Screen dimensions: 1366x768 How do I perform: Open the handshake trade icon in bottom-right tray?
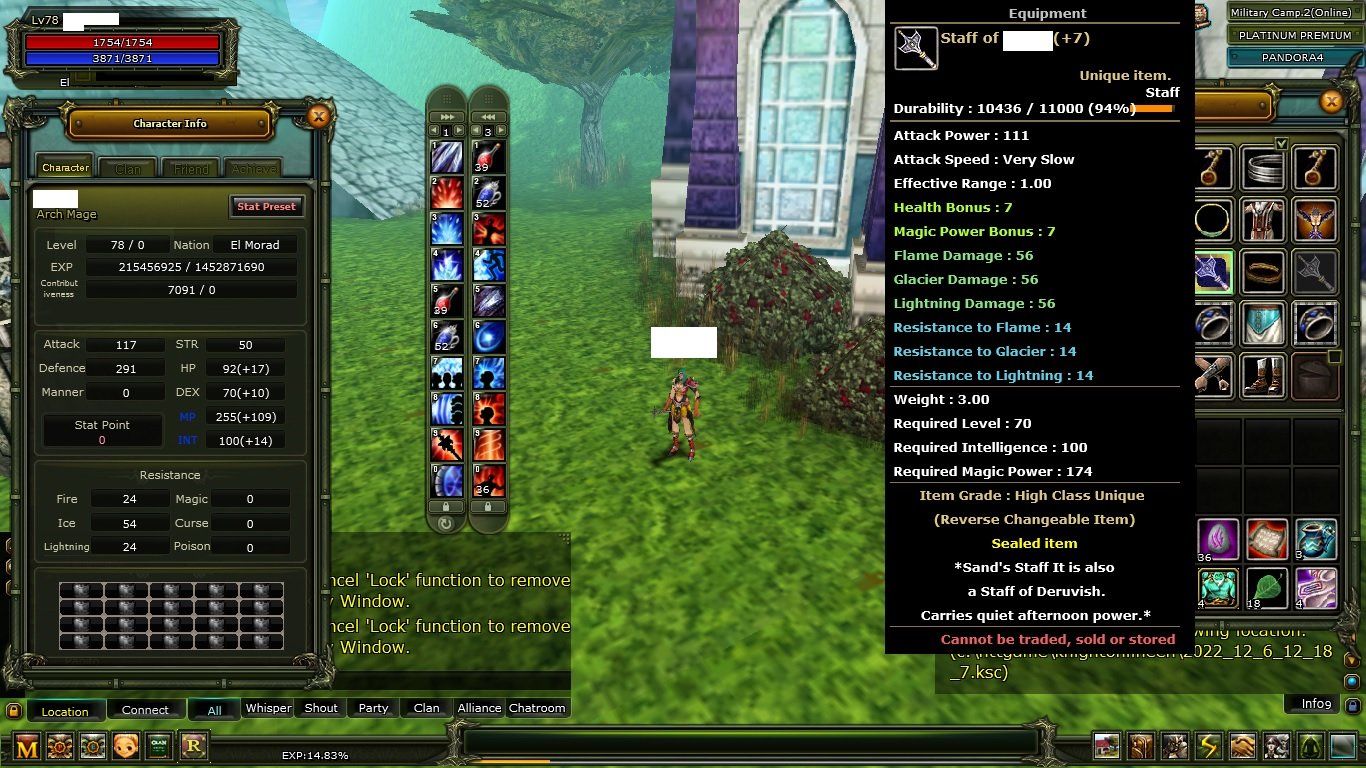click(1242, 746)
